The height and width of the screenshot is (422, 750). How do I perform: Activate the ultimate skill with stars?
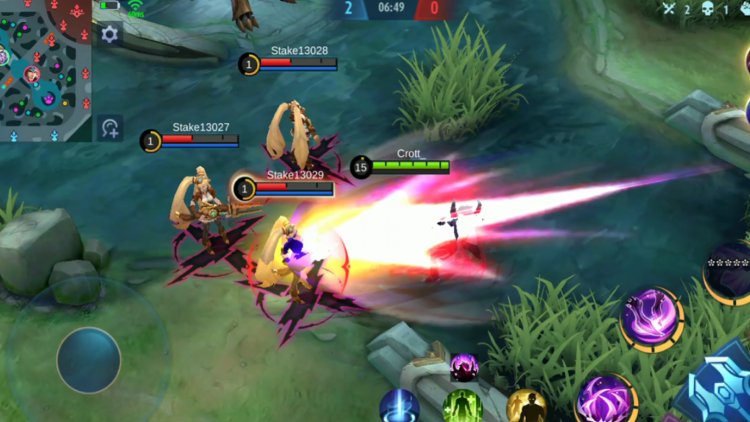click(x=728, y=272)
